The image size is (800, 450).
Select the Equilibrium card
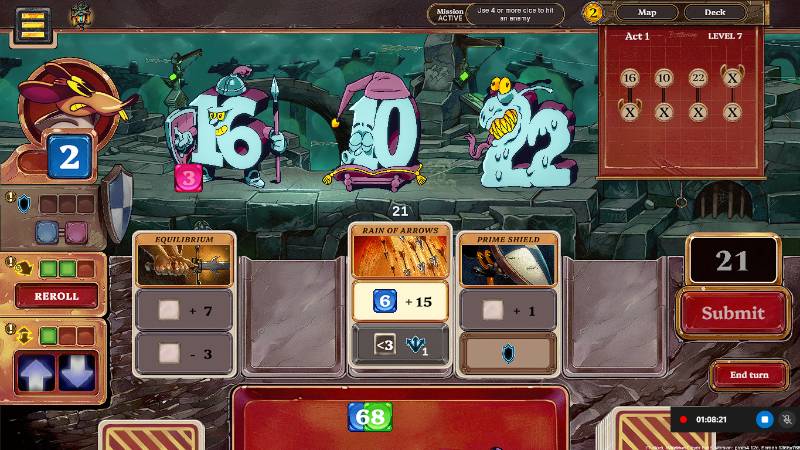pyautogui.click(x=185, y=260)
